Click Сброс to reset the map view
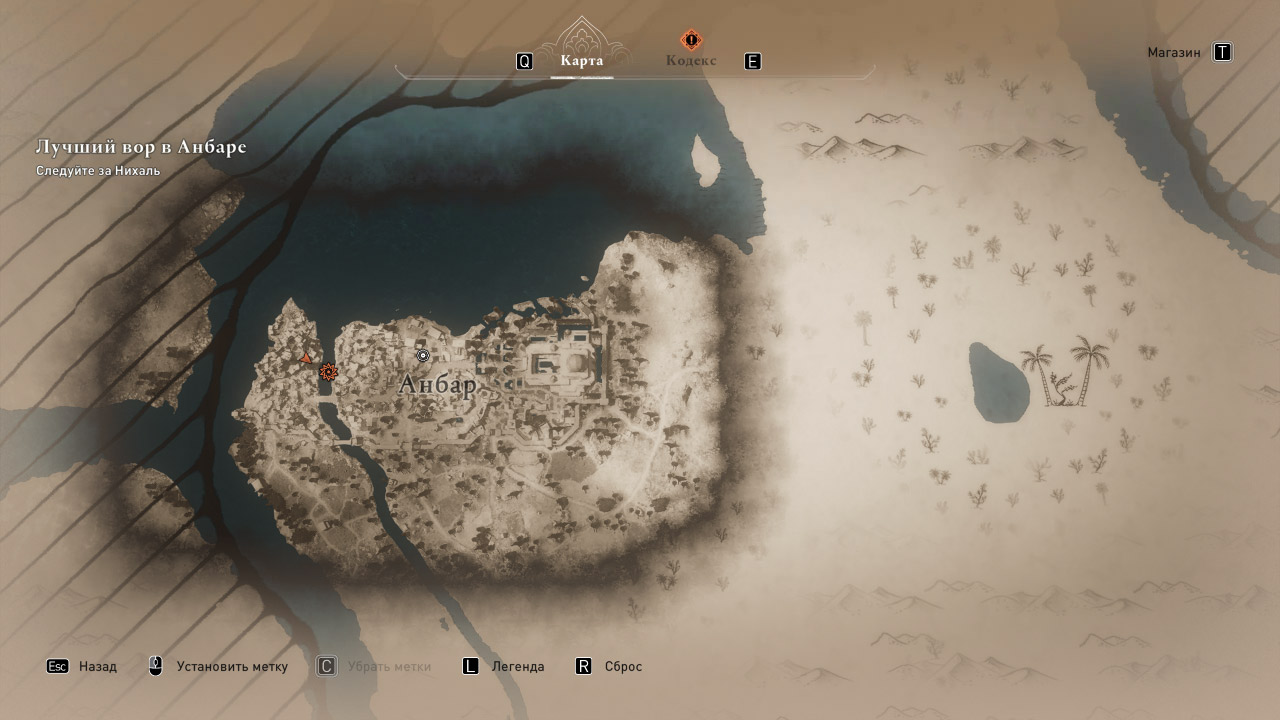This screenshot has width=1280, height=720. pyautogui.click(x=625, y=665)
